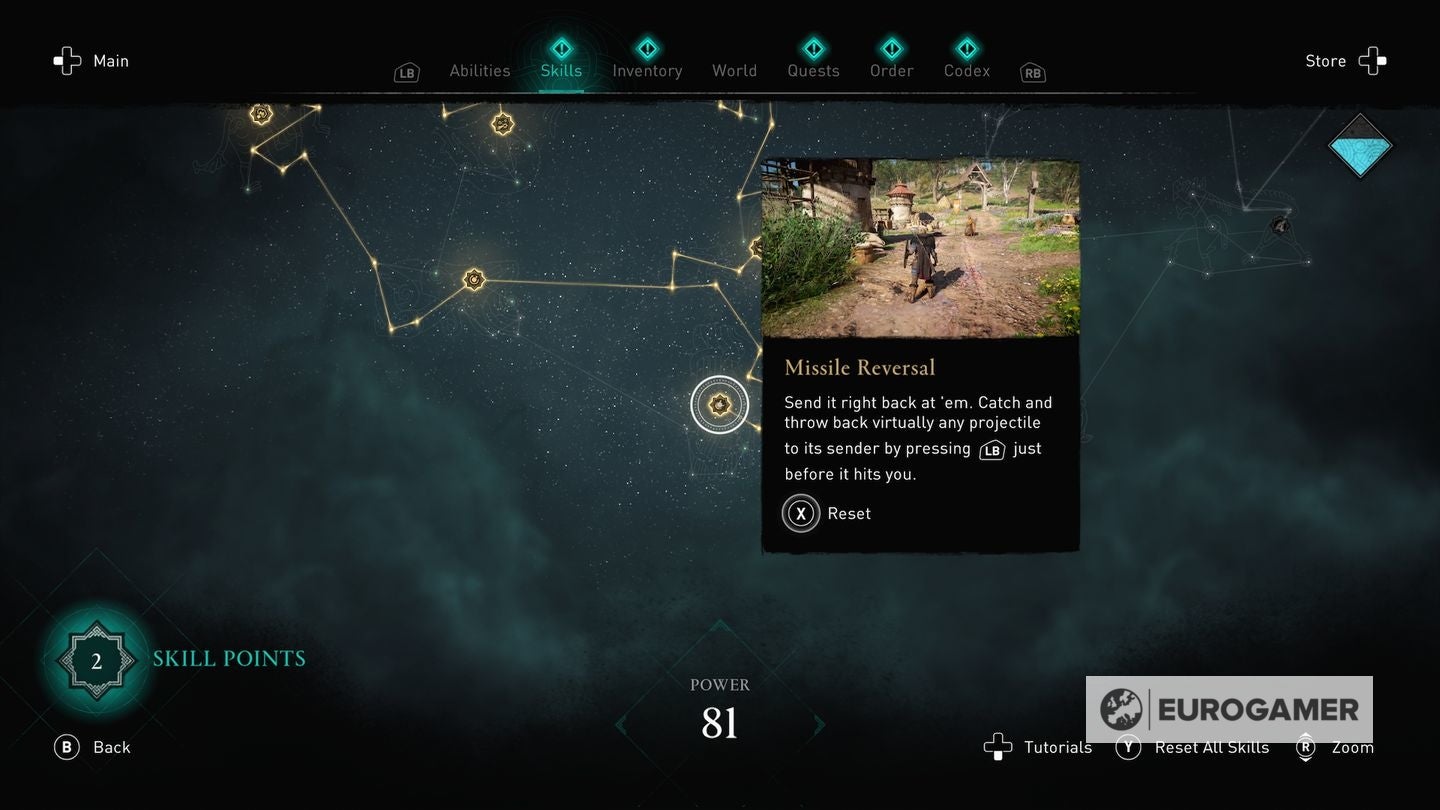Image resolution: width=1440 pixels, height=810 pixels.
Task: Open the Skills diamond icon above the Skills tab
Action: click(561, 45)
